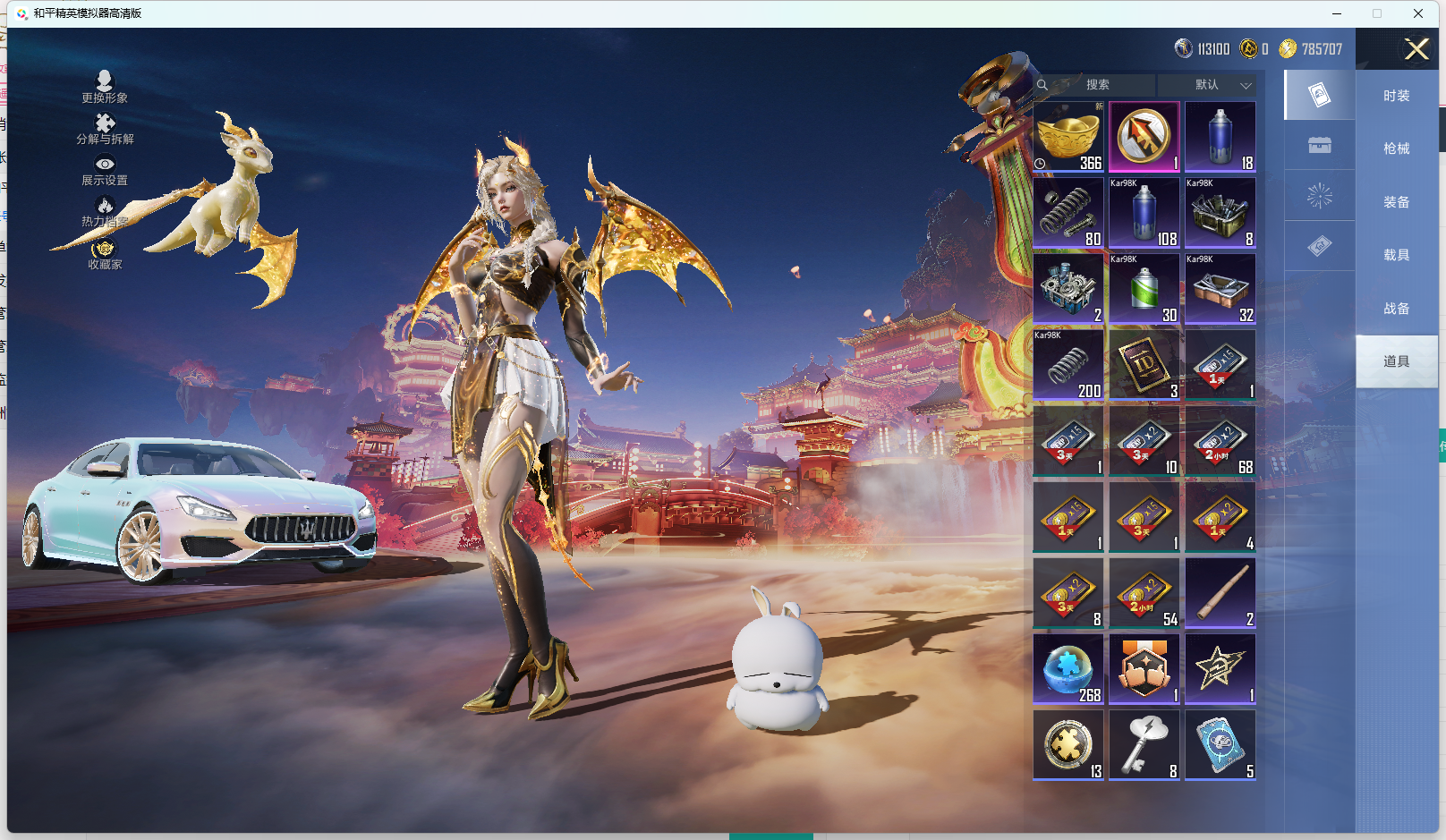Close the inventory with the X button

coord(1416,49)
